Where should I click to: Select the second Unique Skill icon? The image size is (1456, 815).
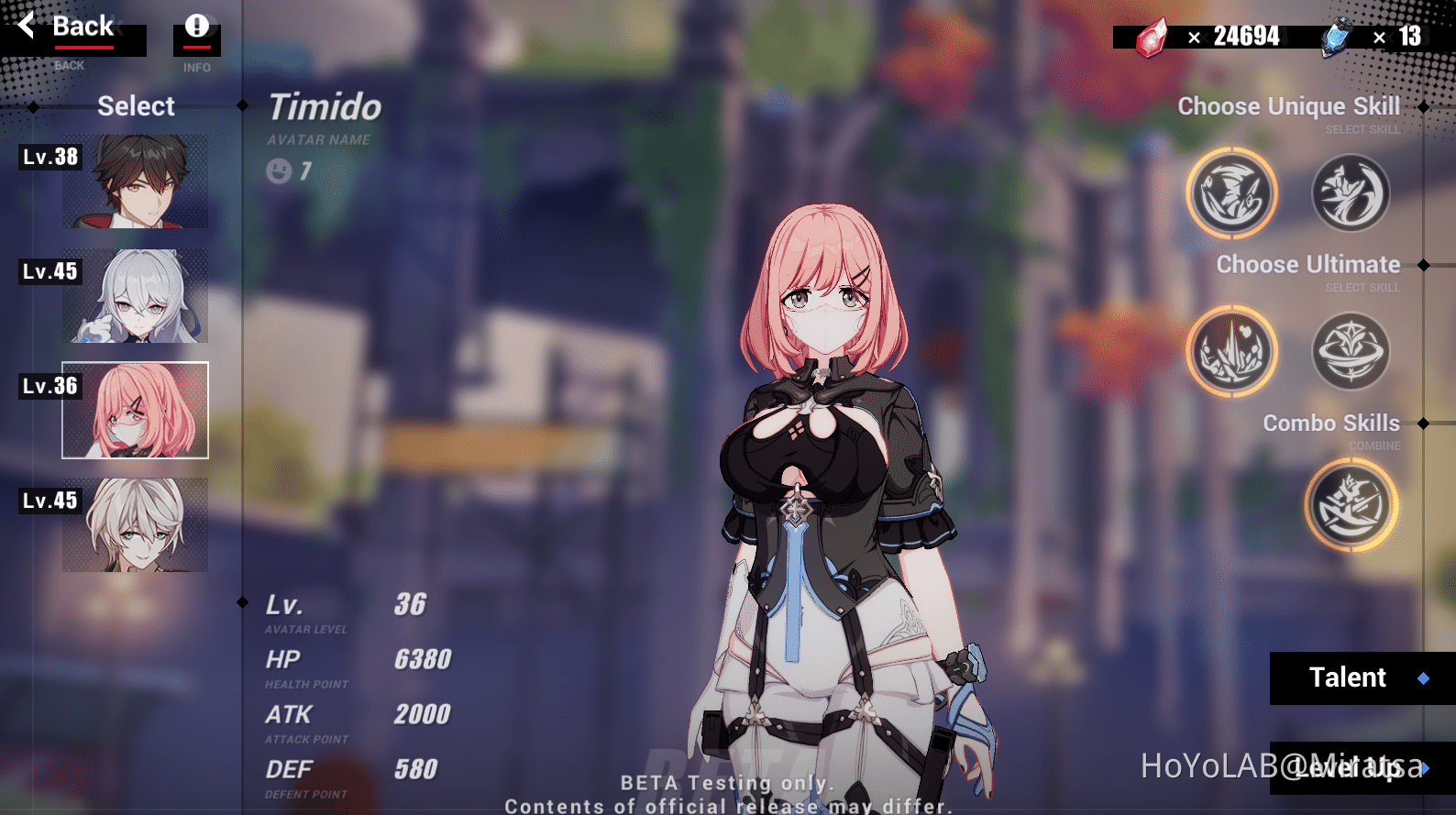[1350, 193]
